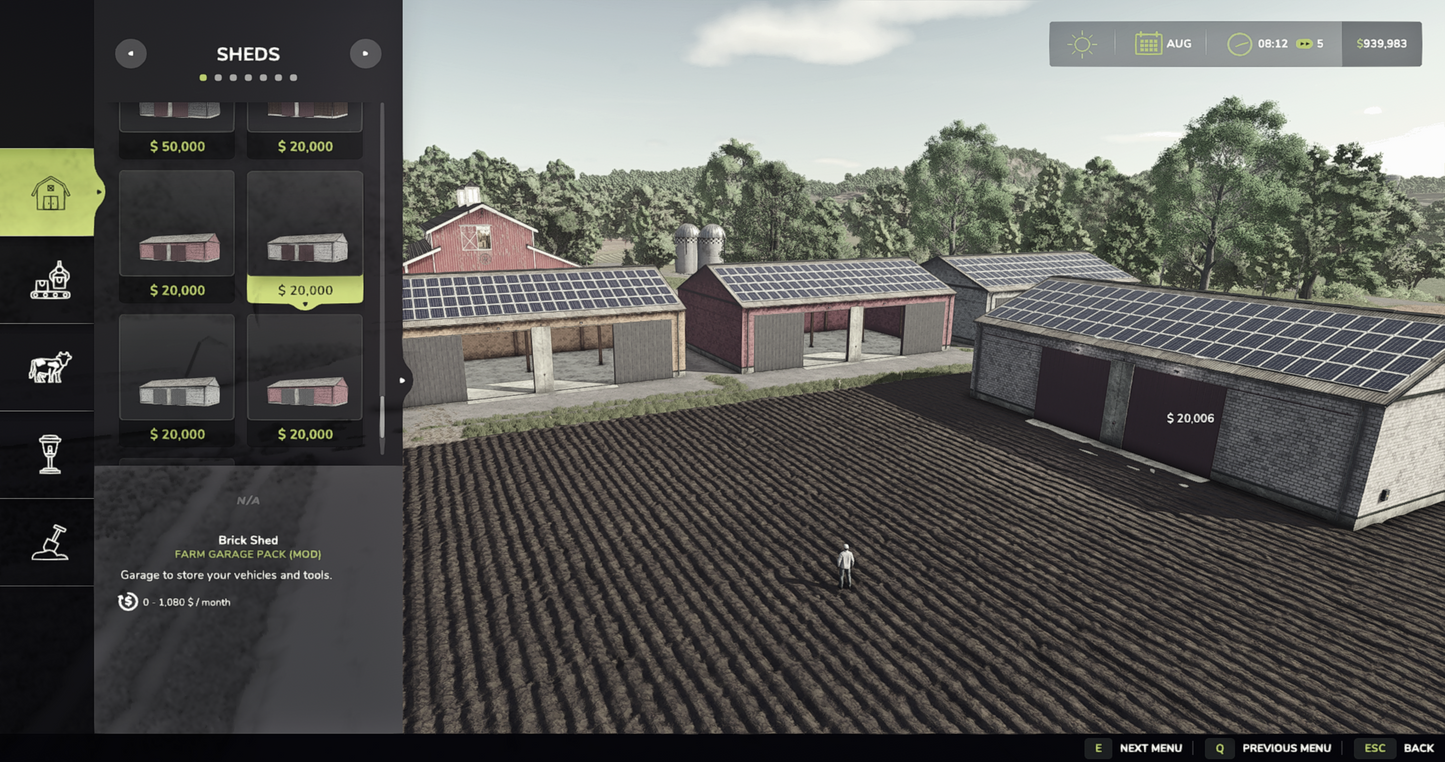Click the left arrow beside SHEDS title
The height and width of the screenshot is (762, 1445).
130,52
